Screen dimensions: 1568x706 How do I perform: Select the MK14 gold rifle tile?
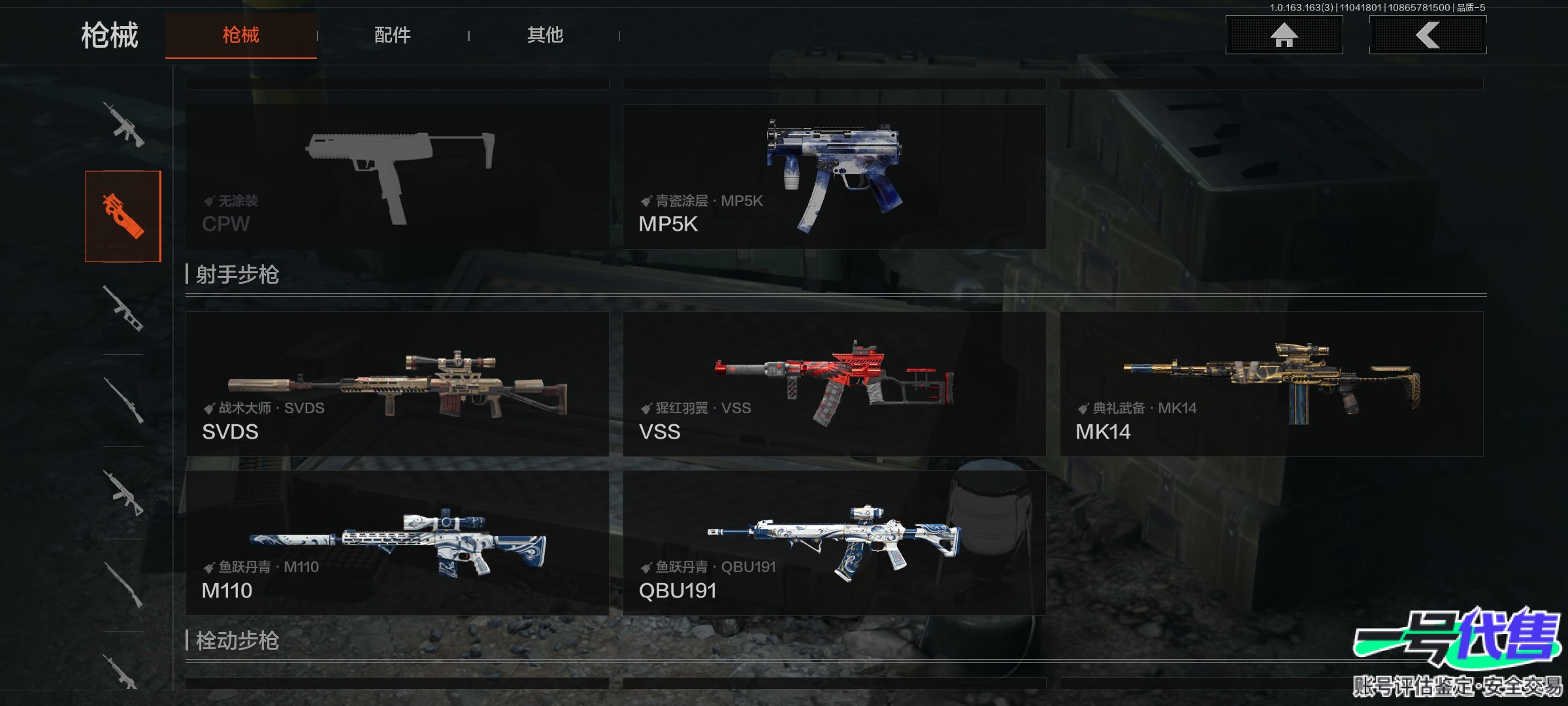(1271, 384)
